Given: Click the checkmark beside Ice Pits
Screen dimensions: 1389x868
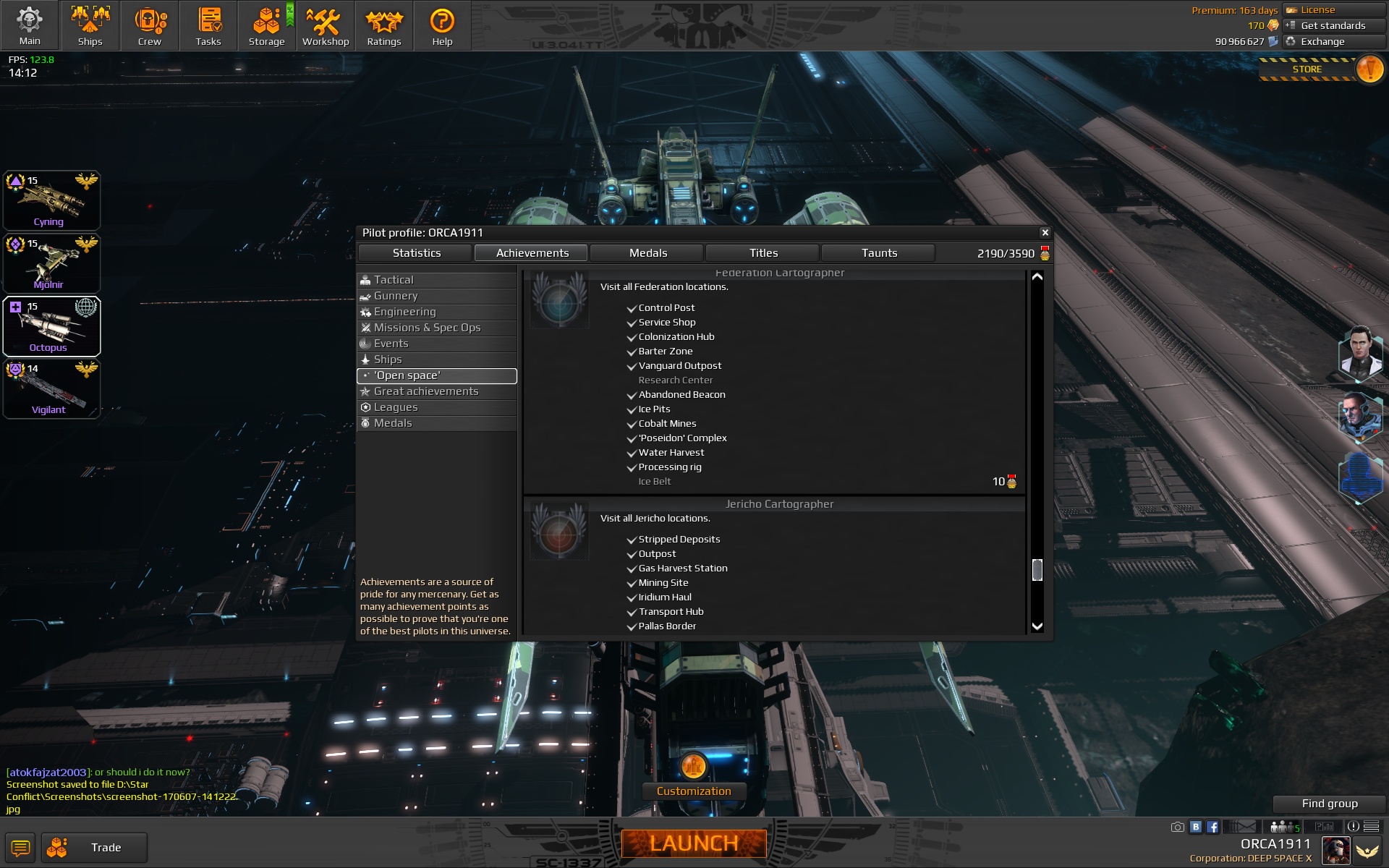Looking at the screenshot, I should pyautogui.click(x=631, y=410).
